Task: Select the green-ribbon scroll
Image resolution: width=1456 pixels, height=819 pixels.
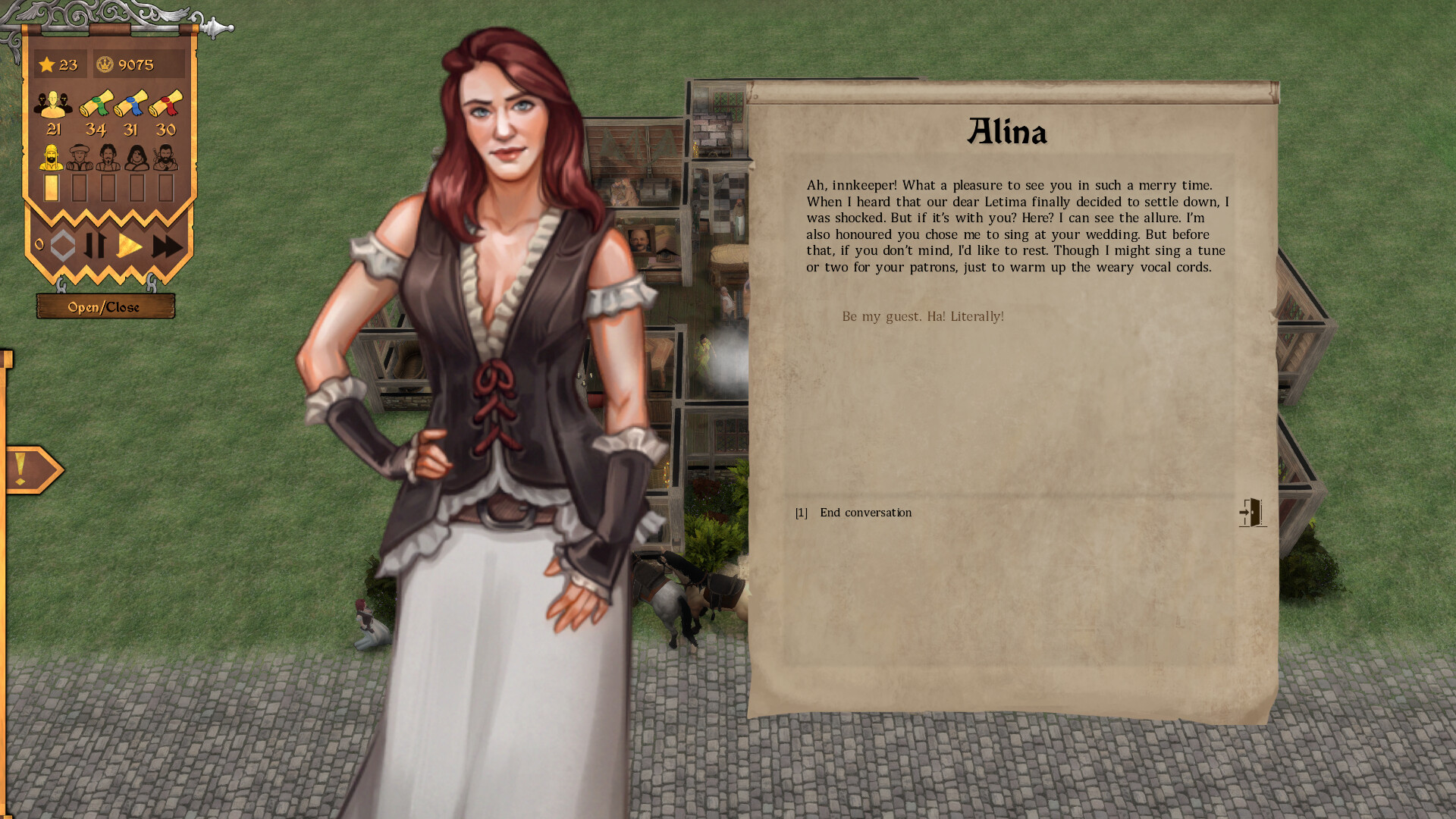Action: click(96, 103)
